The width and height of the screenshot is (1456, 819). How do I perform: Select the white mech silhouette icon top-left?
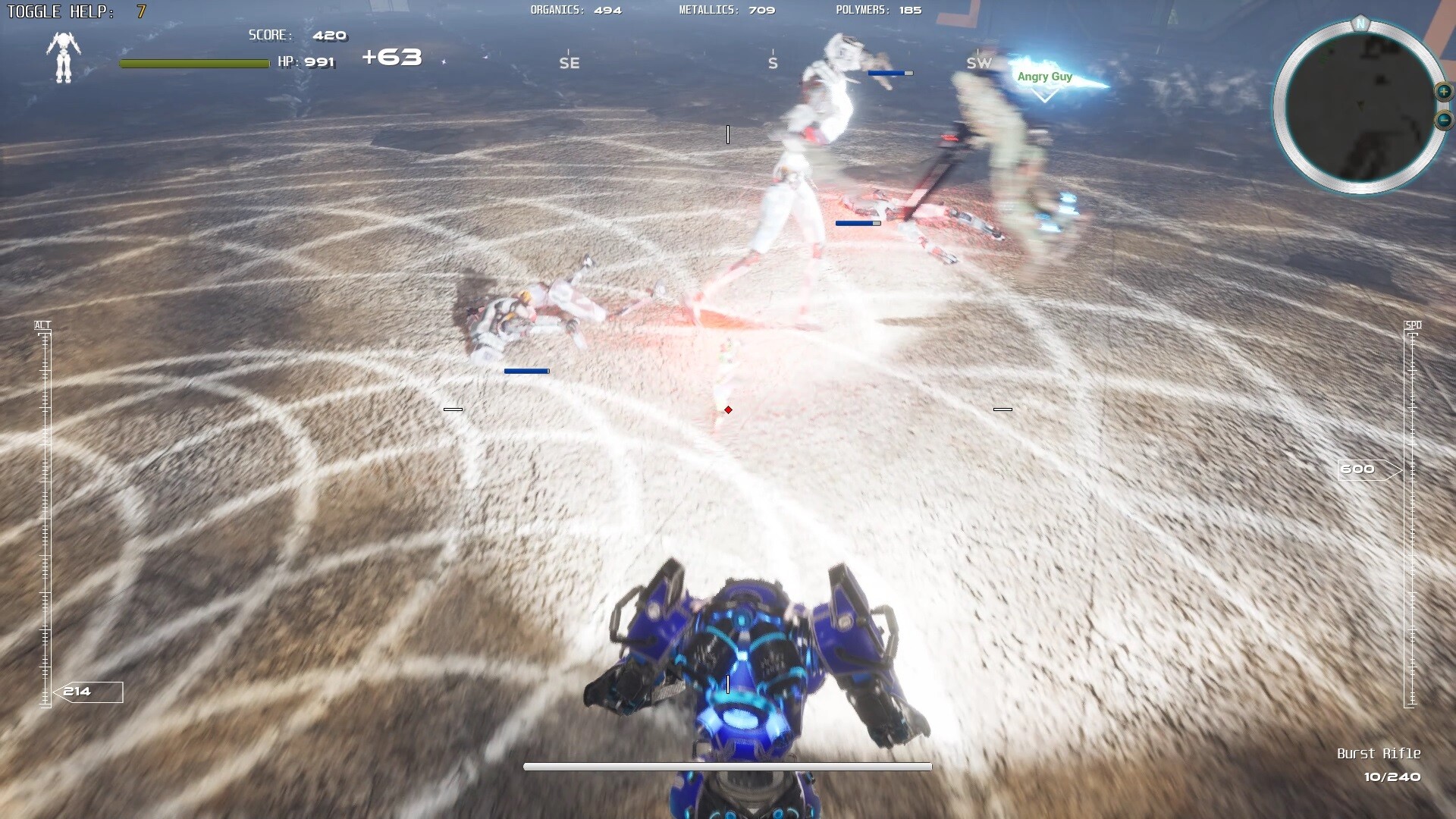(x=64, y=57)
